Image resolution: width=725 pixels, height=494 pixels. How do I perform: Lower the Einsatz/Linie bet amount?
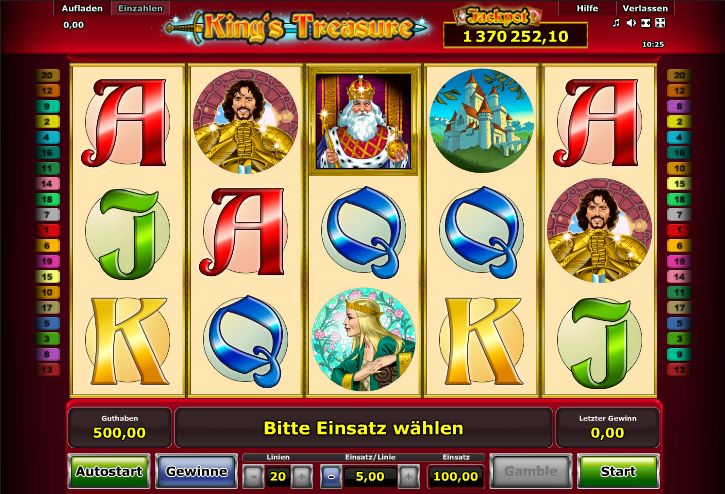331,477
